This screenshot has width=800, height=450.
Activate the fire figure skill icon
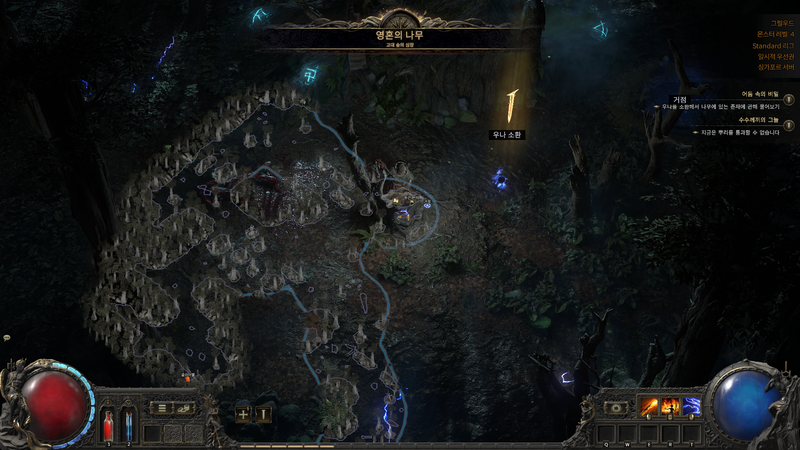pyautogui.click(x=671, y=408)
